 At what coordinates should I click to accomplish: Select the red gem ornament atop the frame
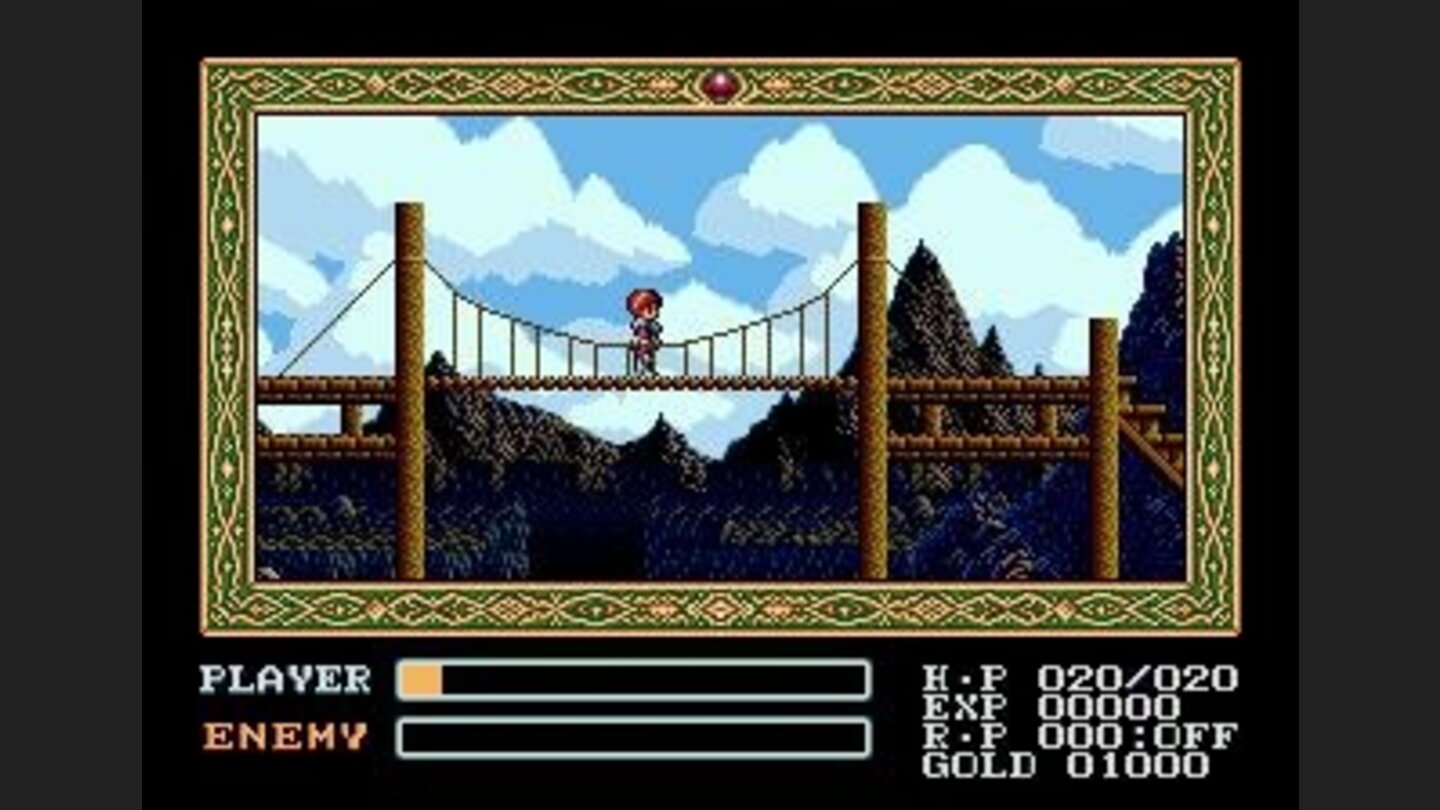point(720,88)
